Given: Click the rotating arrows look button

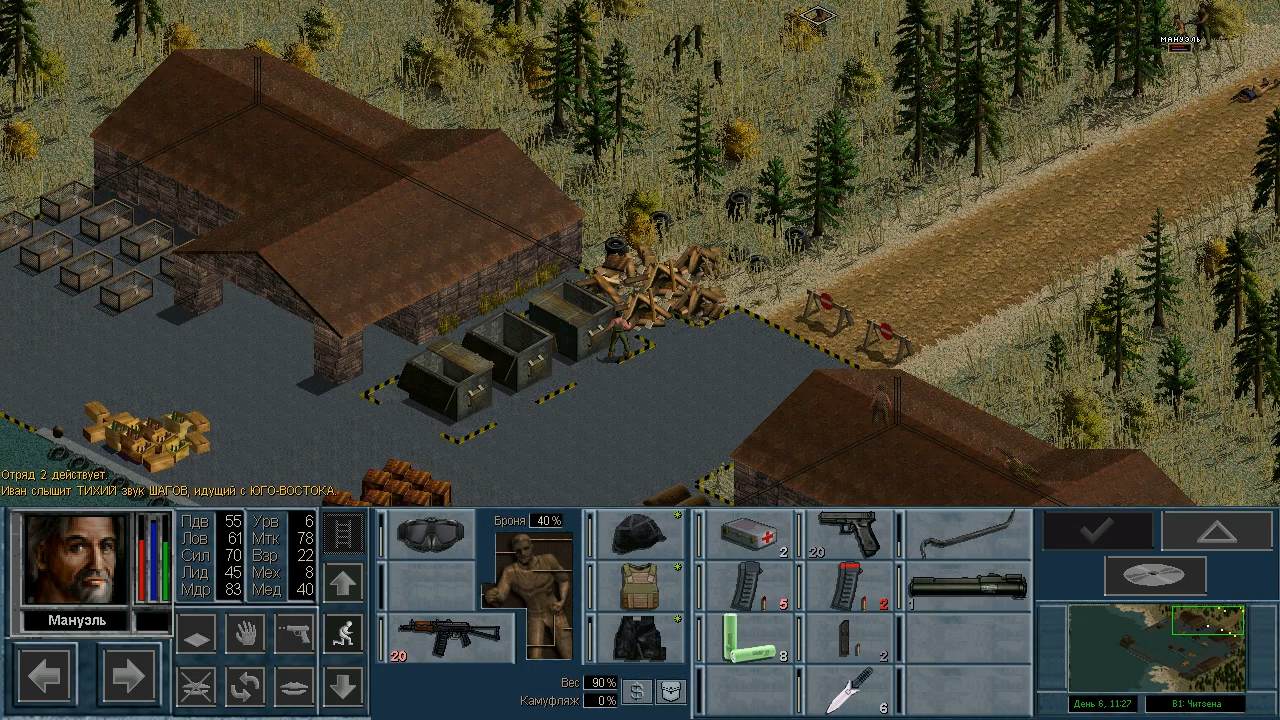Looking at the screenshot, I should 244,687.
